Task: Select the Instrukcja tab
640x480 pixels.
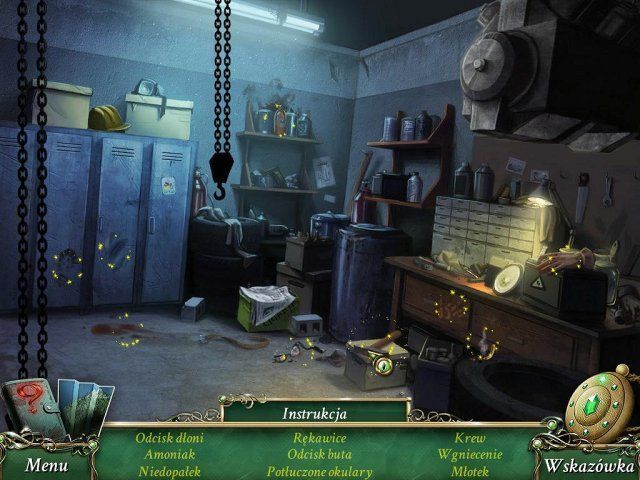Action: (315, 411)
